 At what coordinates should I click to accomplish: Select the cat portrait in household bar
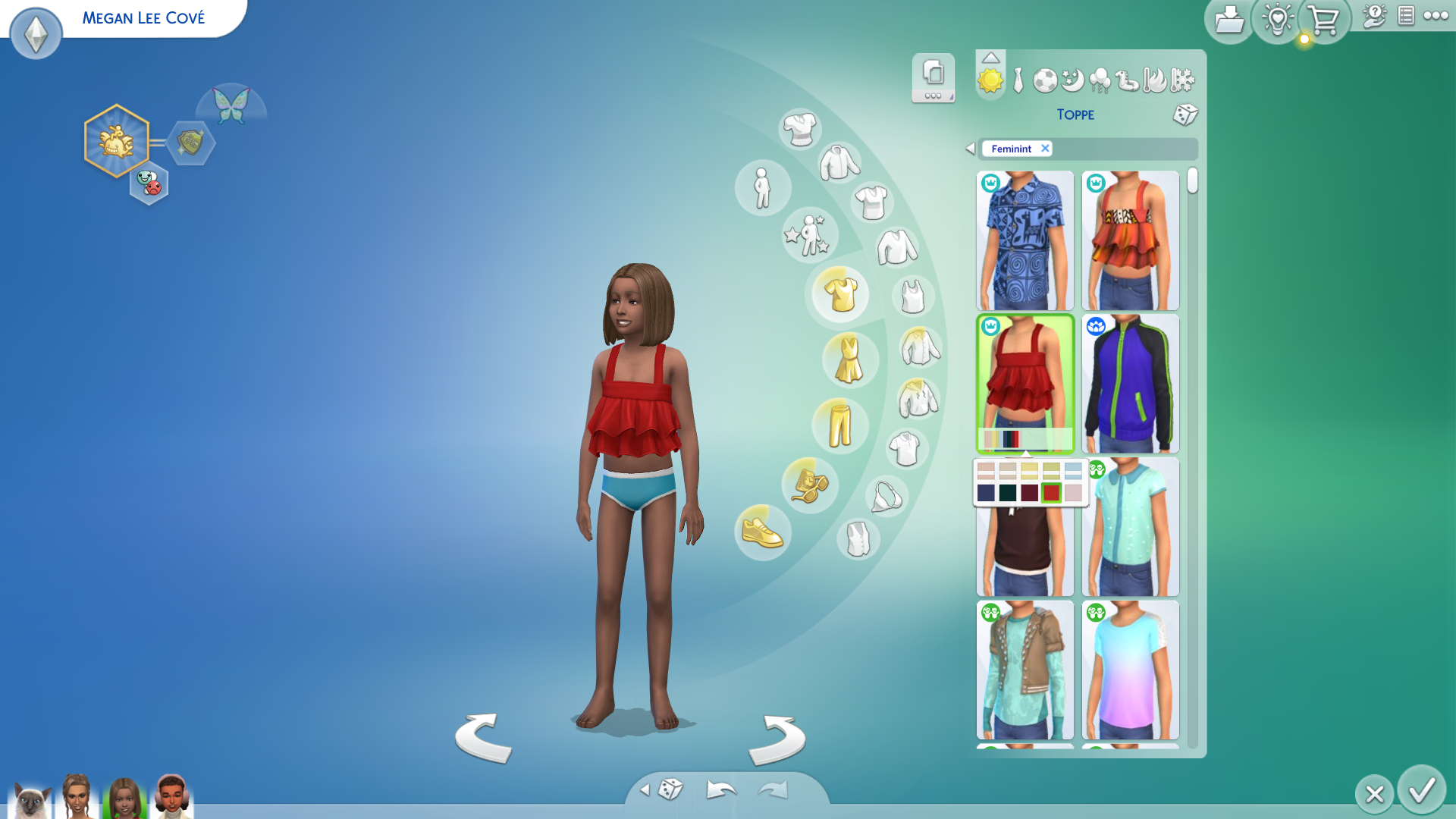[30, 800]
